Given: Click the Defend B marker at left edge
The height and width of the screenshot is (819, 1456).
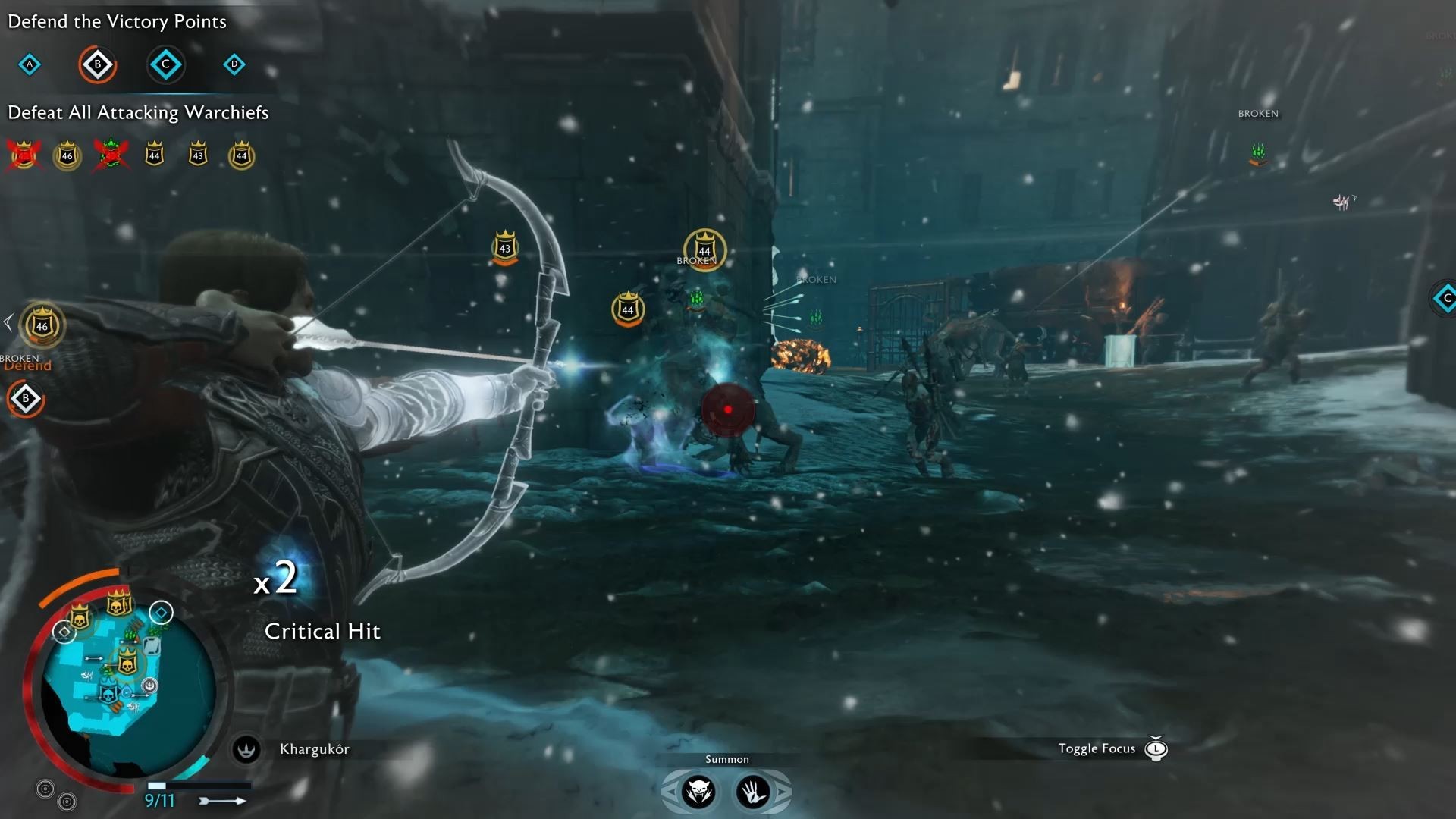Looking at the screenshot, I should tap(26, 398).
